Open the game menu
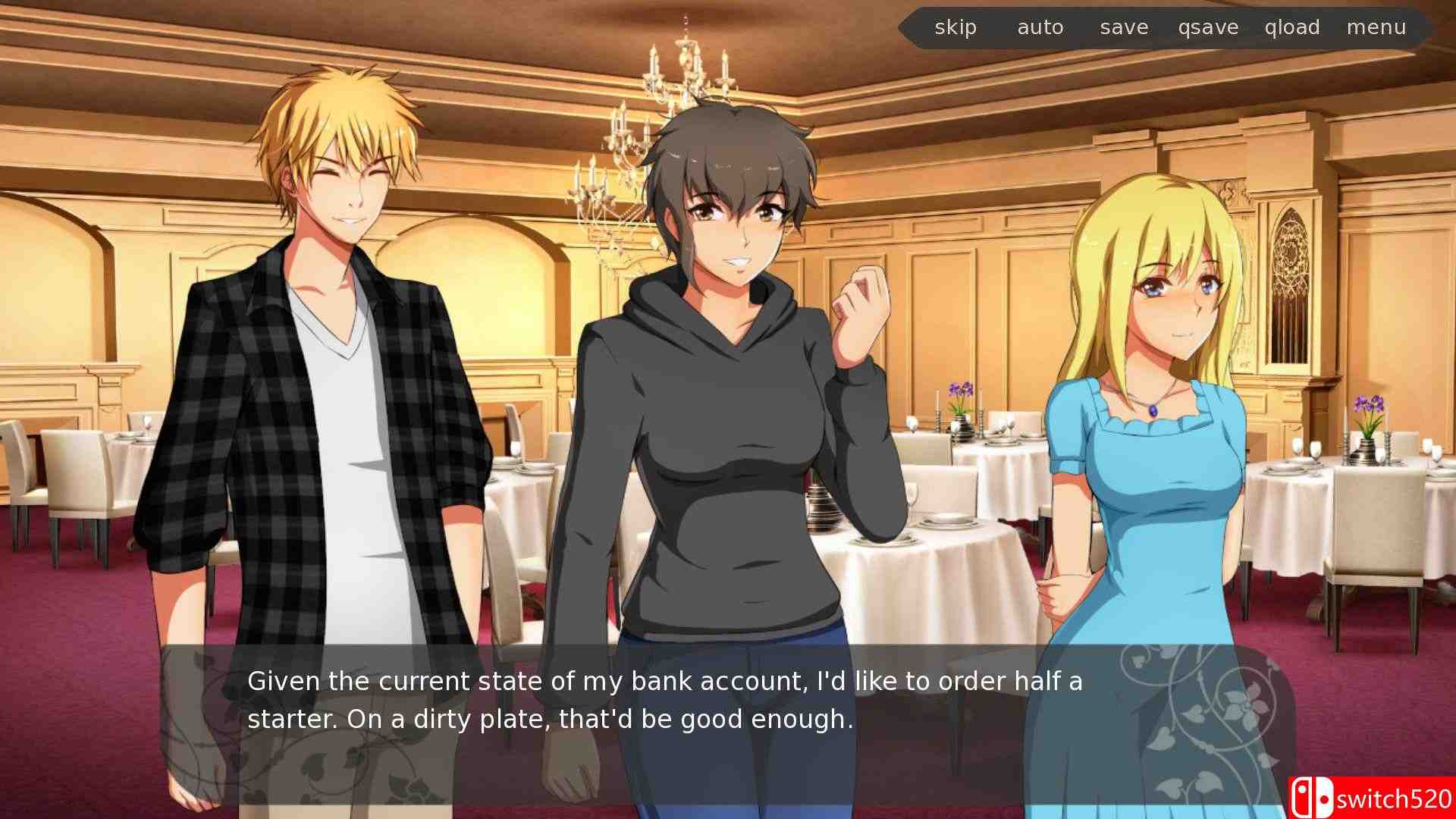This screenshot has height=819, width=1456. point(1376,27)
